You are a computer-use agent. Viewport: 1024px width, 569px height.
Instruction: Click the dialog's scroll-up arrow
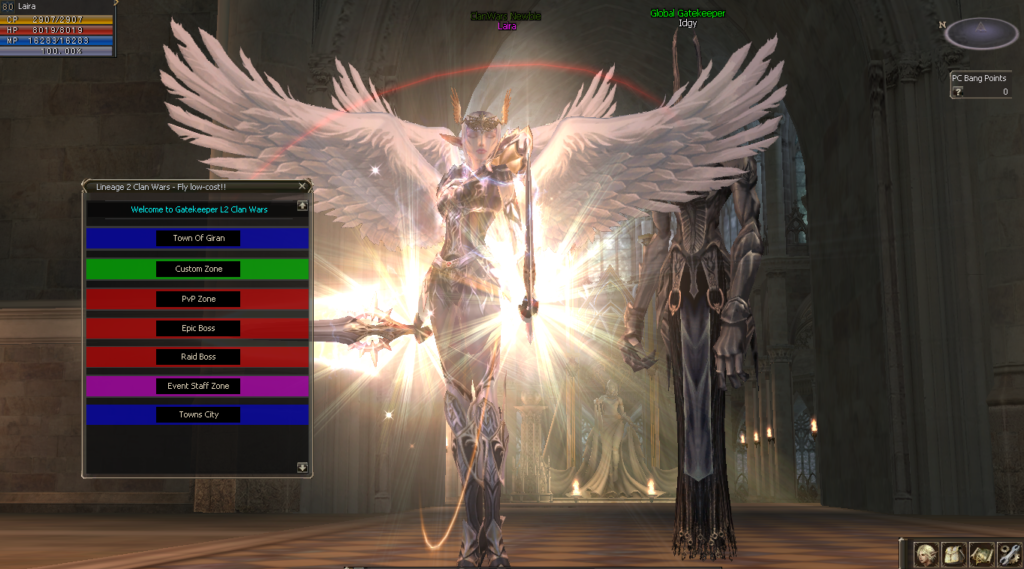302,206
